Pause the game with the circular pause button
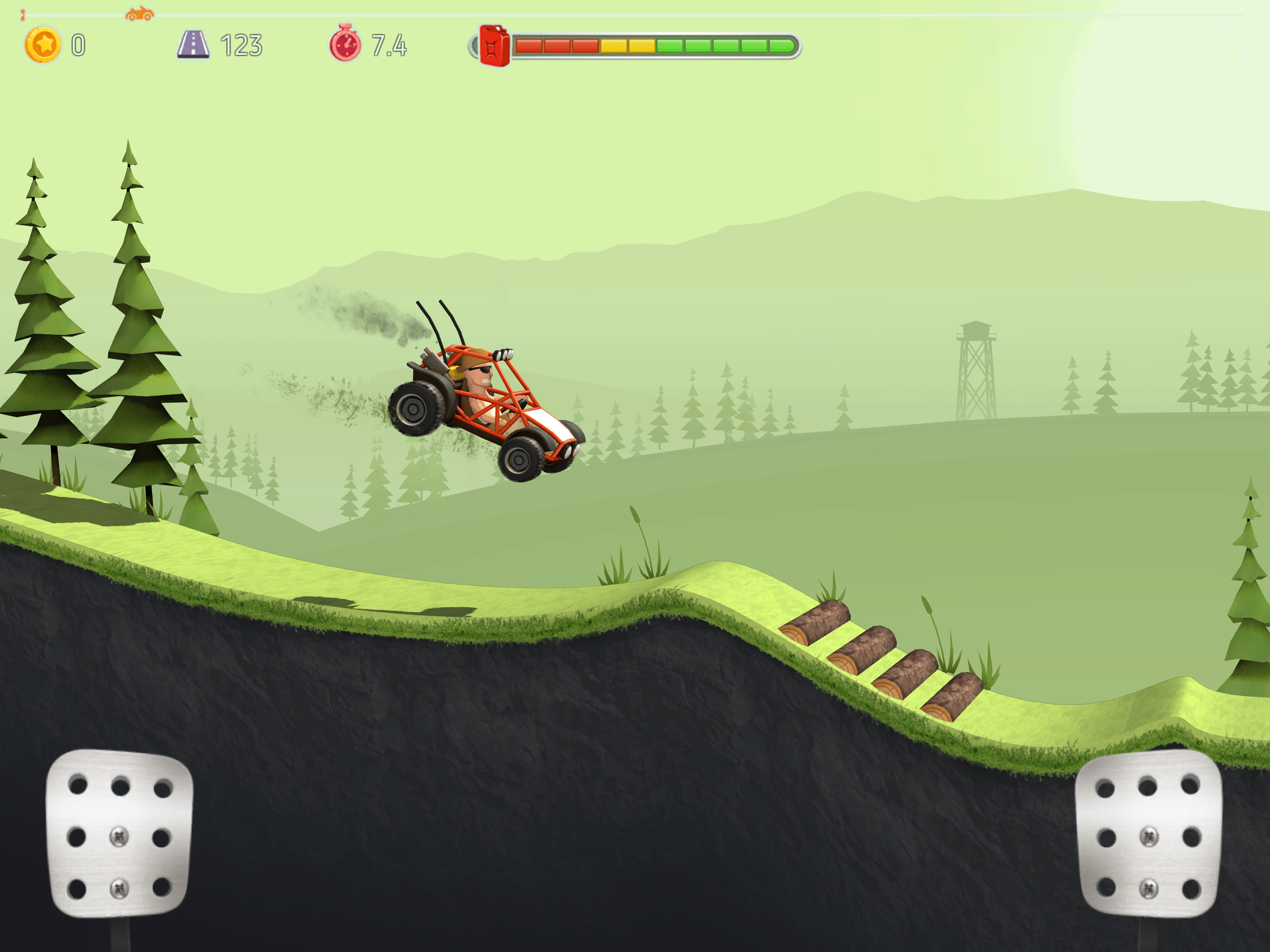Screen dimensions: 1270x952 (1218, 56)
